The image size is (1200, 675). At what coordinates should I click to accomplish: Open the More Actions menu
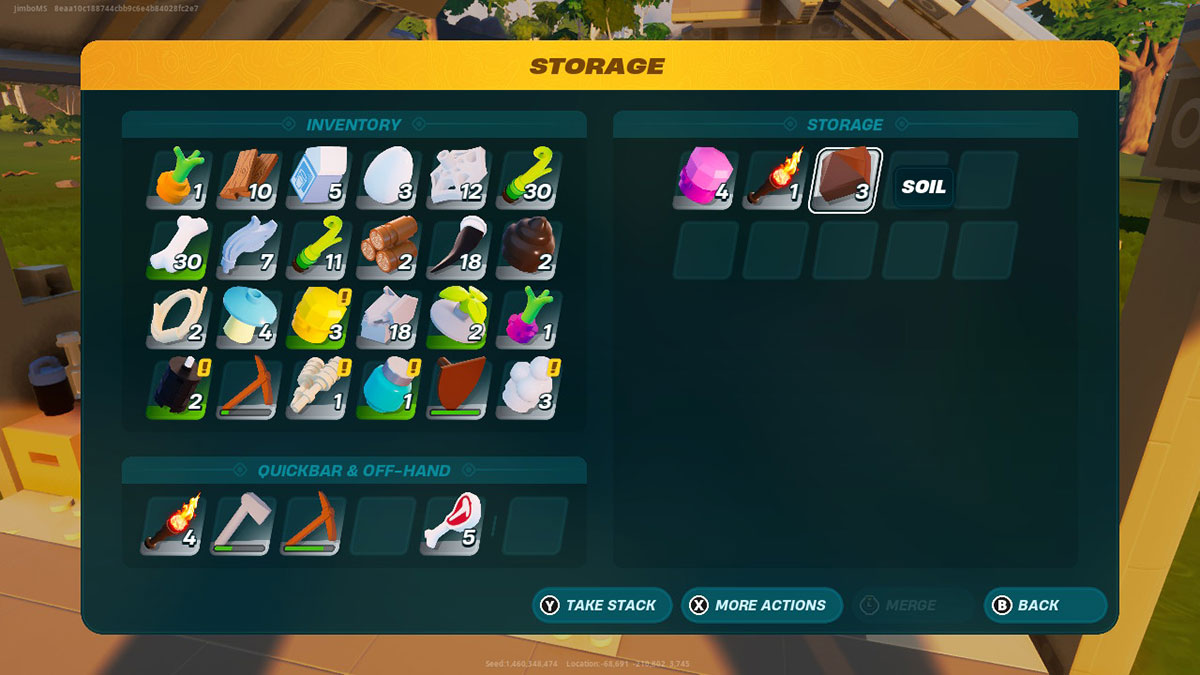(760, 605)
